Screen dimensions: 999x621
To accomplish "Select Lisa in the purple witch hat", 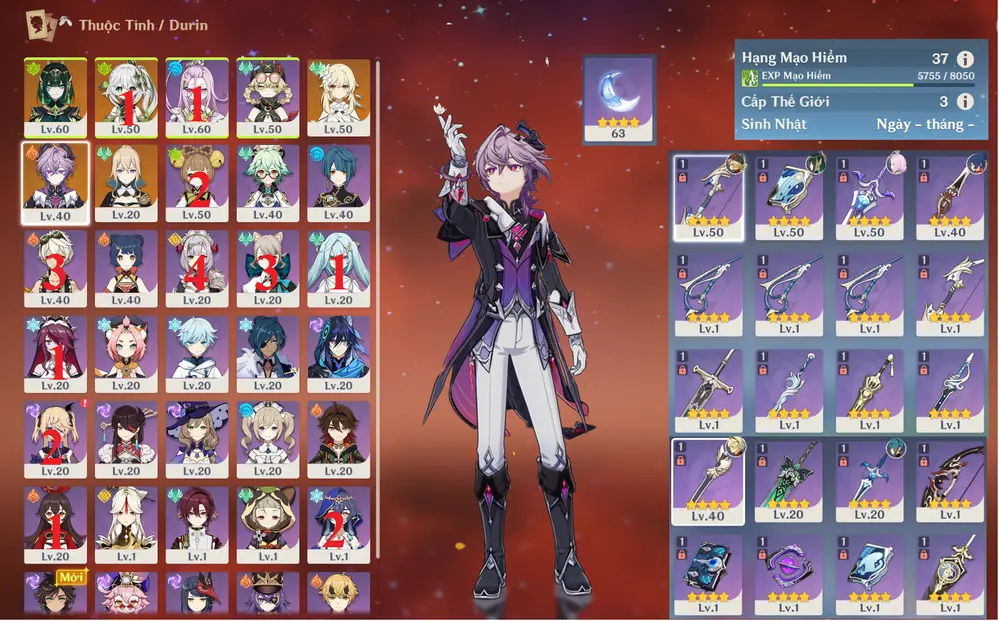I will [x=197, y=440].
